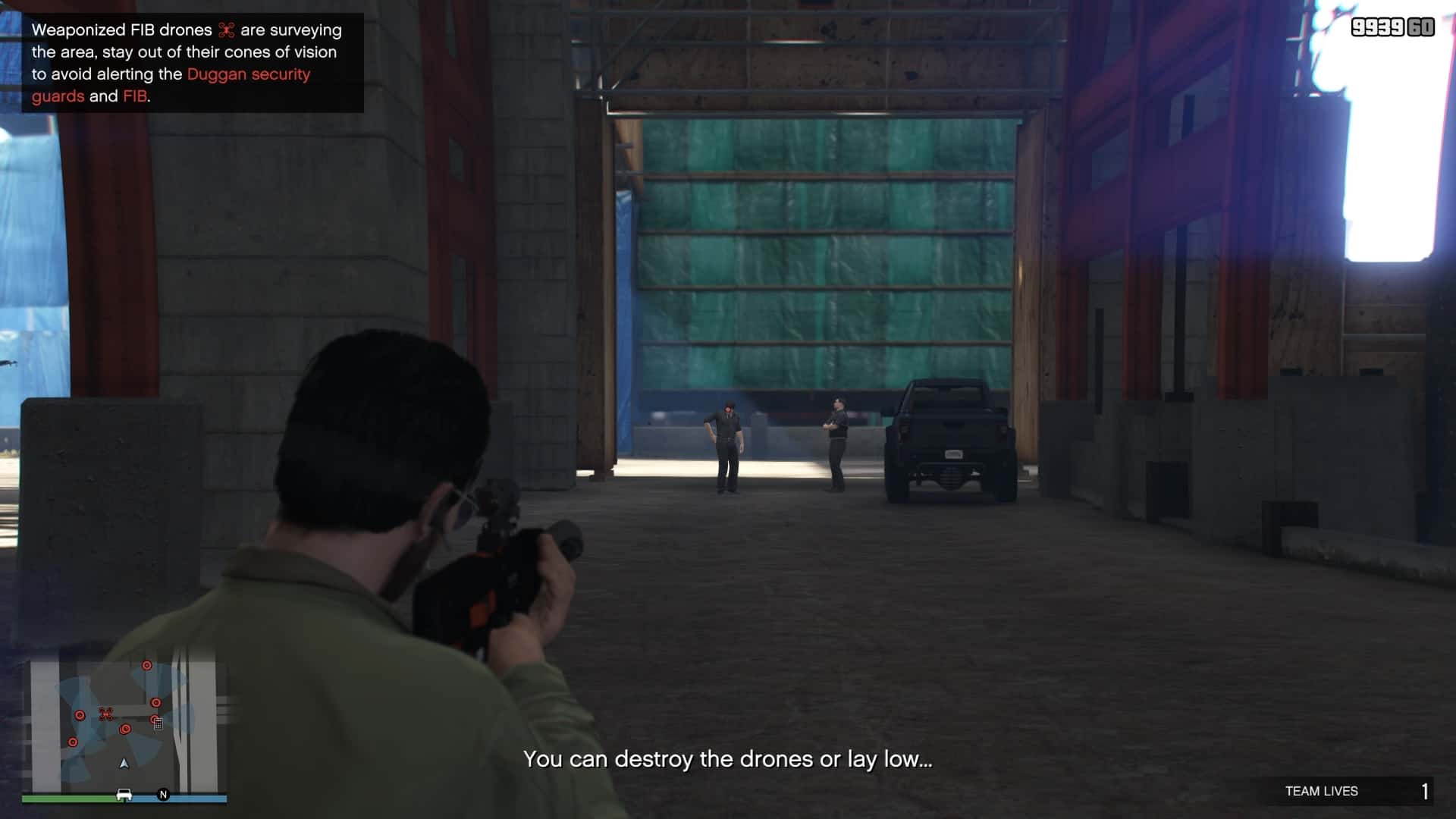
Task: Select the drone blip on the minimap
Action: click(x=106, y=715)
